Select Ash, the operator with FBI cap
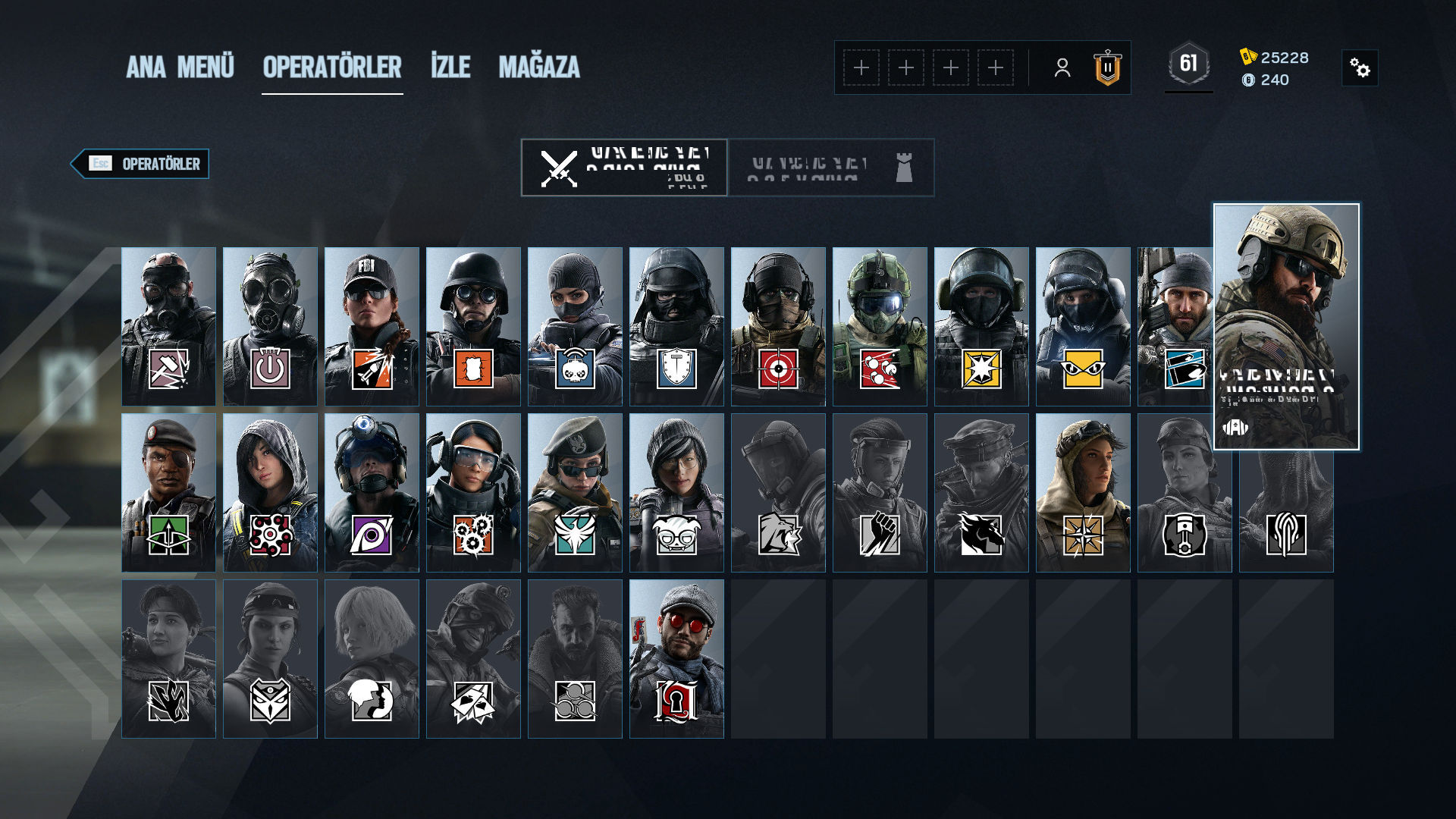The width and height of the screenshot is (1456, 819). tap(372, 326)
